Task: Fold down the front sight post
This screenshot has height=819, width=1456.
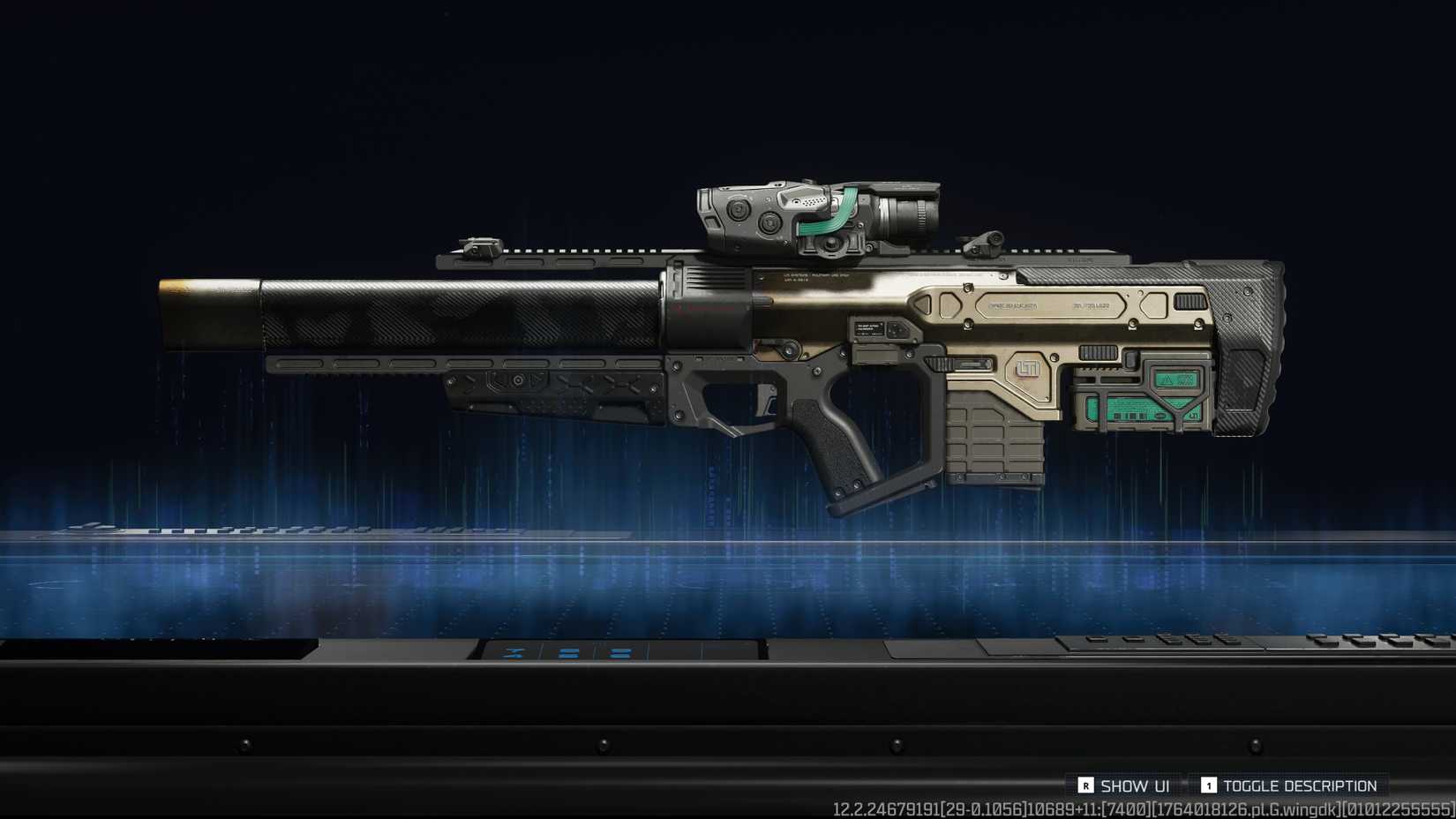Action: (477, 244)
